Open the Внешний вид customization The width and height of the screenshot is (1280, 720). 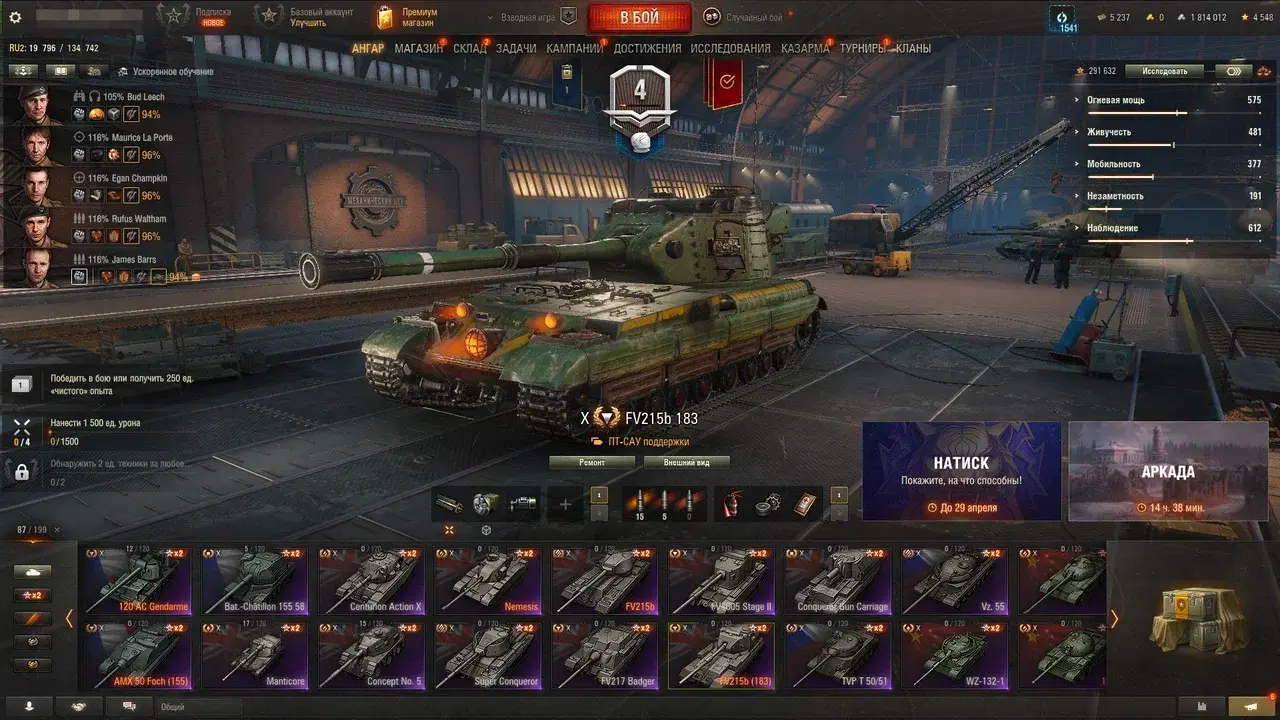click(x=686, y=463)
